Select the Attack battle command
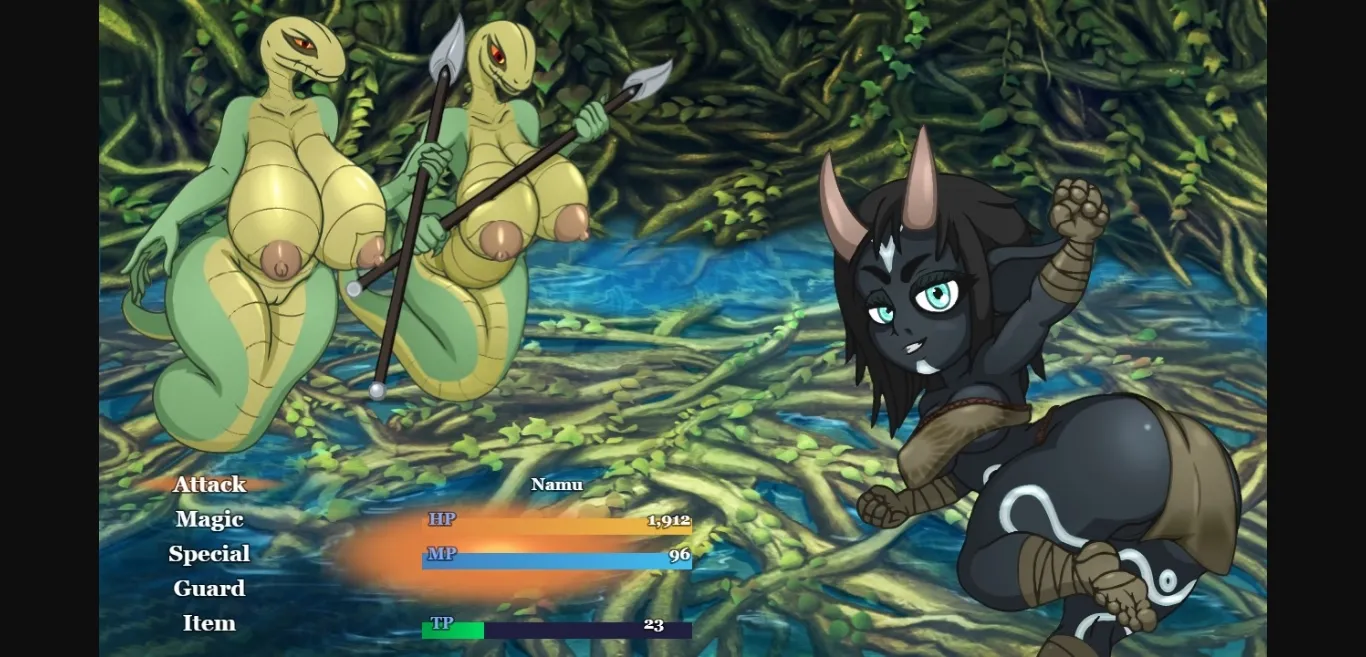Viewport: 1366px width, 657px height. [209, 485]
